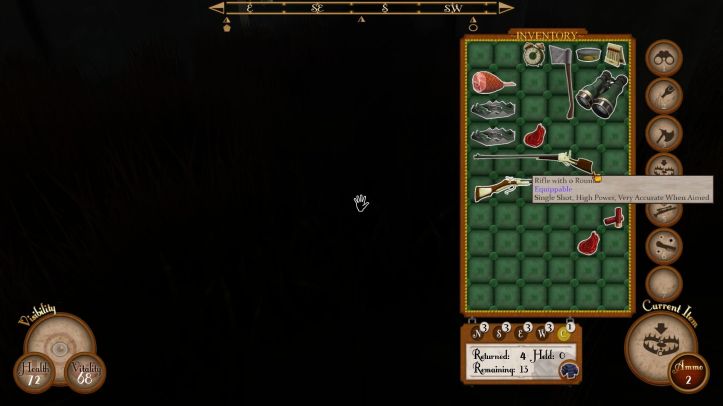Click the Current Item bear trap dial
The width and height of the screenshot is (723, 406).
[x=660, y=345]
